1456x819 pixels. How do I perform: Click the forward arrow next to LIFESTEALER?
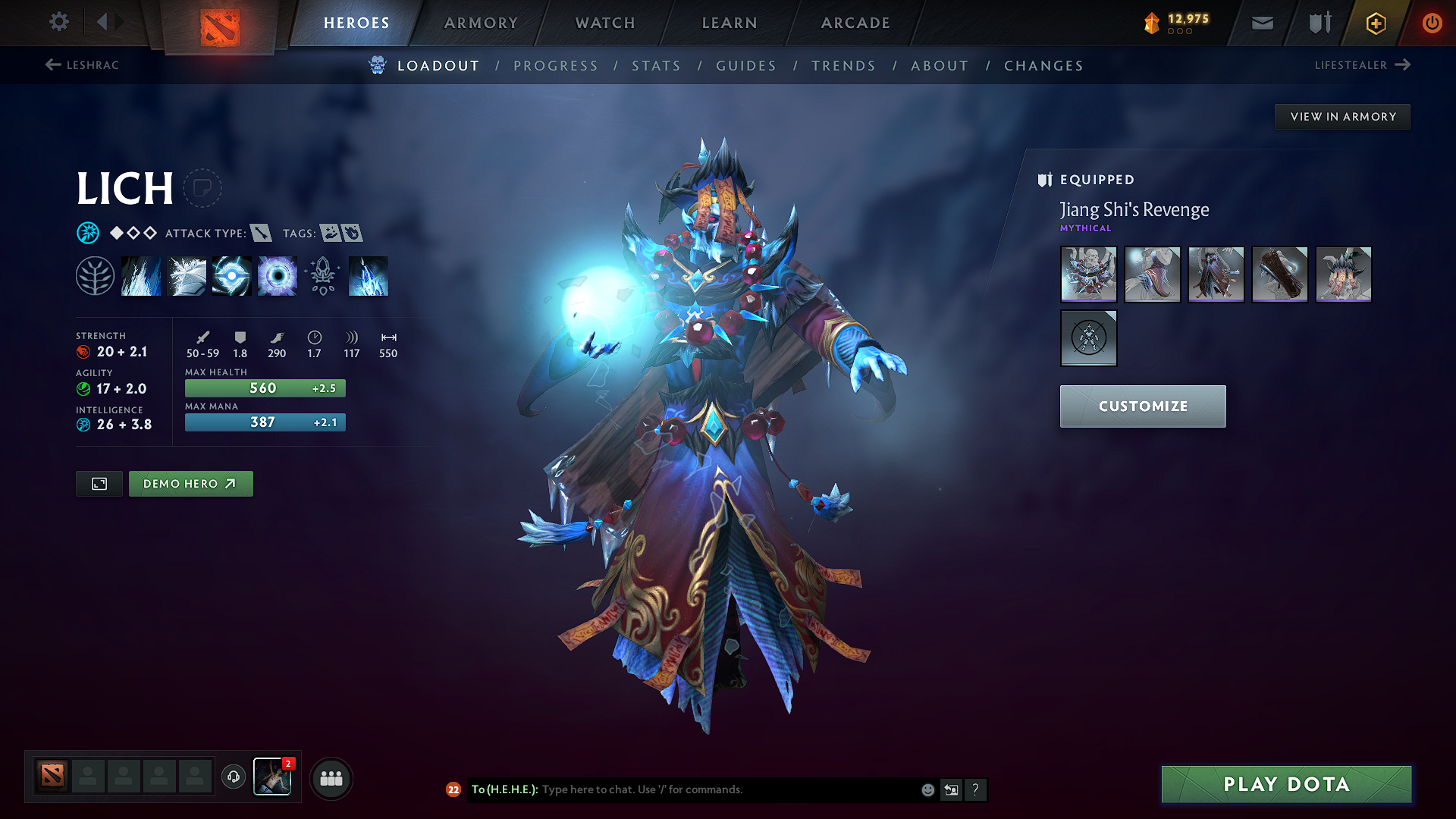click(x=1404, y=65)
